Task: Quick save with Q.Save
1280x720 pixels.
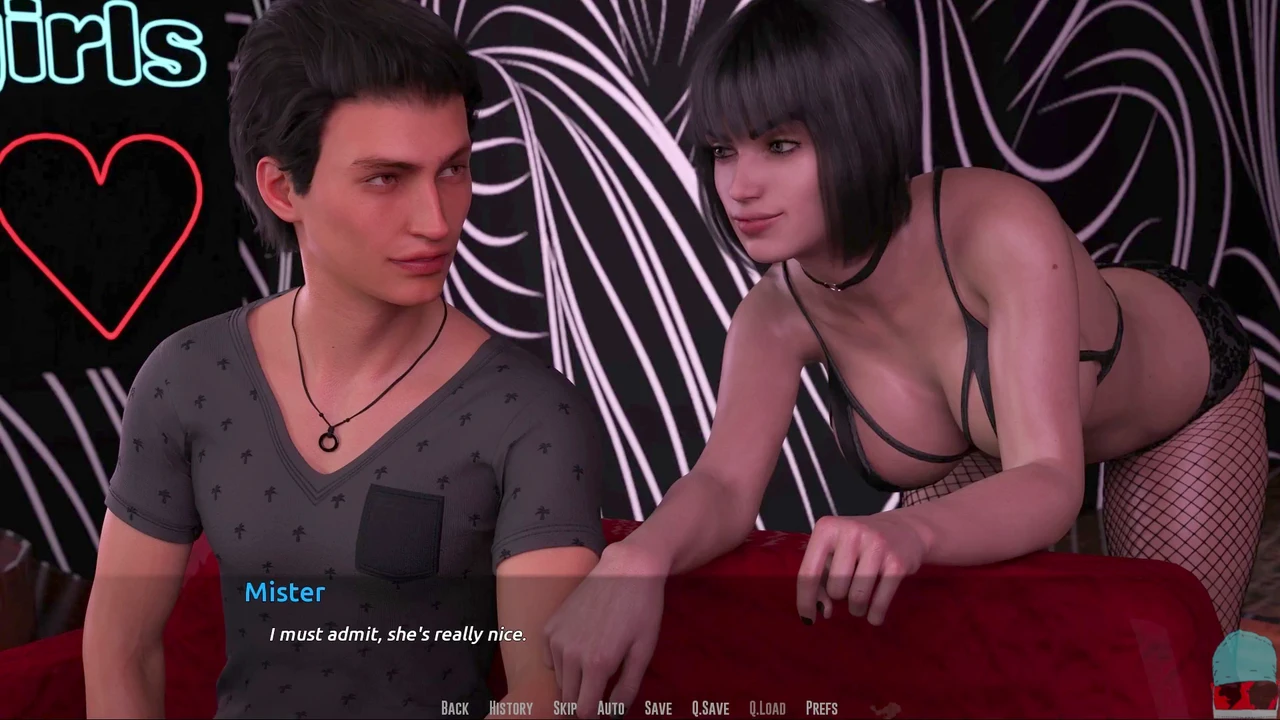Action: pyautogui.click(x=710, y=708)
